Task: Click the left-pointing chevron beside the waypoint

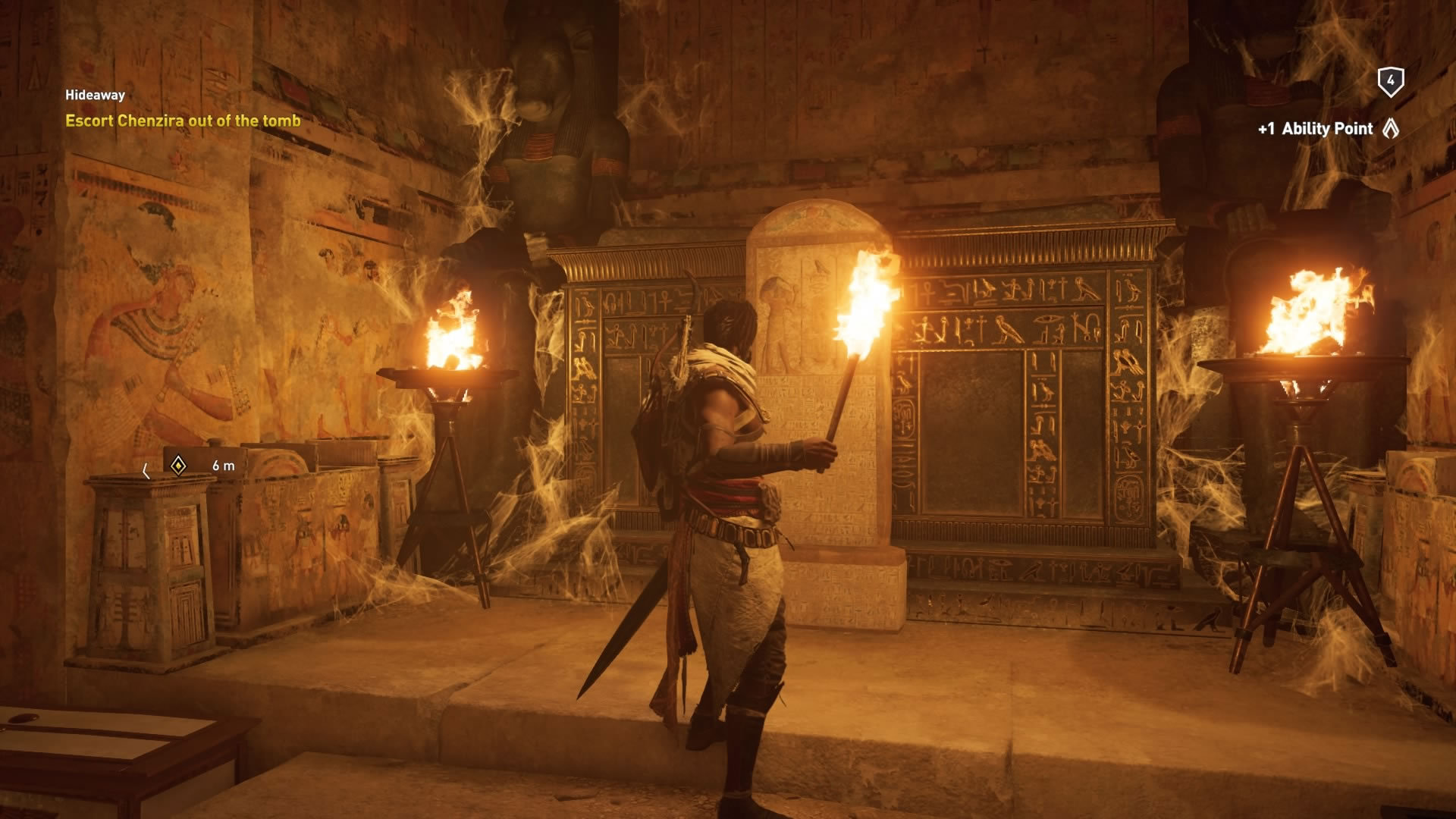Action: pyautogui.click(x=147, y=470)
